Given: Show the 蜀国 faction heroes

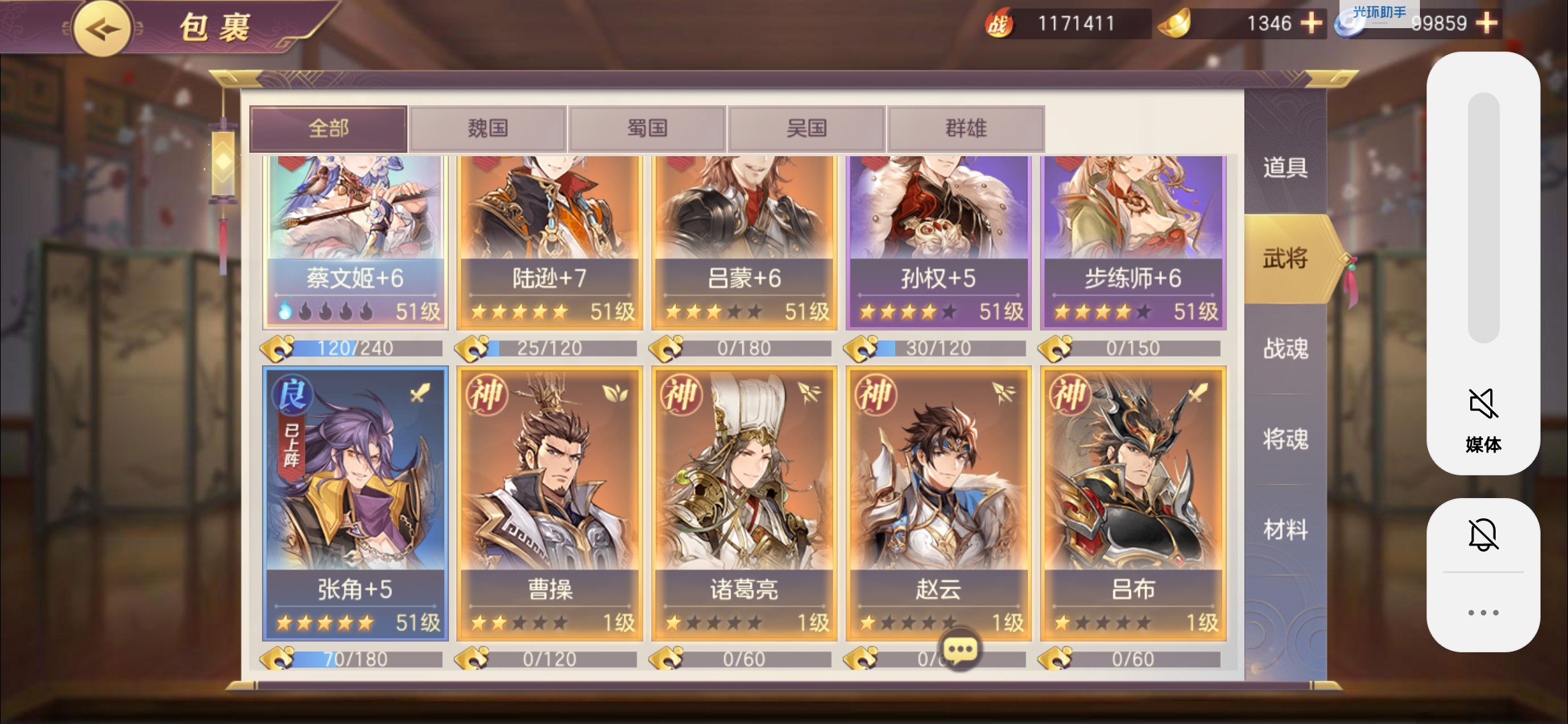Looking at the screenshot, I should pos(647,128).
